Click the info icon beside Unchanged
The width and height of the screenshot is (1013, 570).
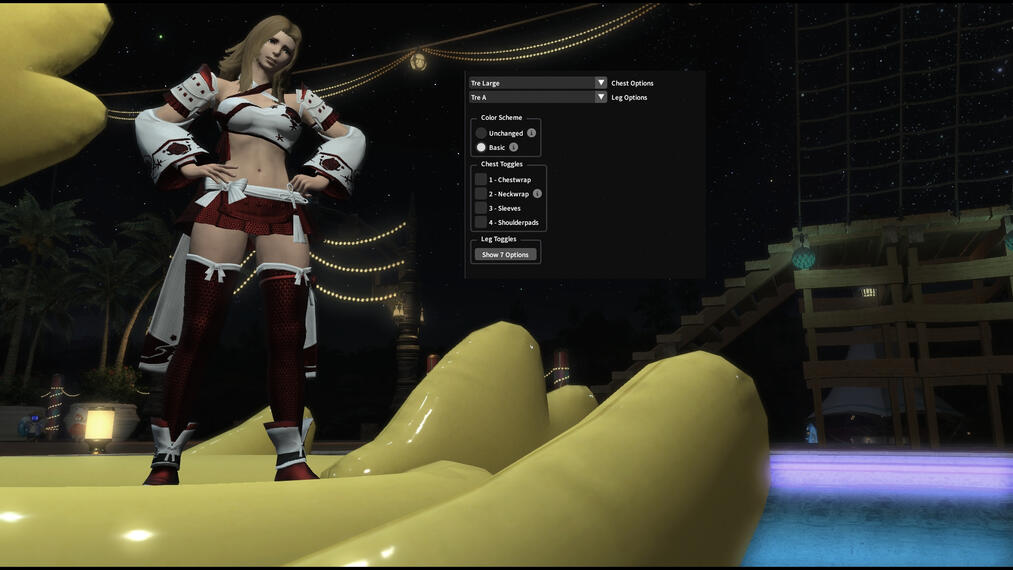(532, 133)
